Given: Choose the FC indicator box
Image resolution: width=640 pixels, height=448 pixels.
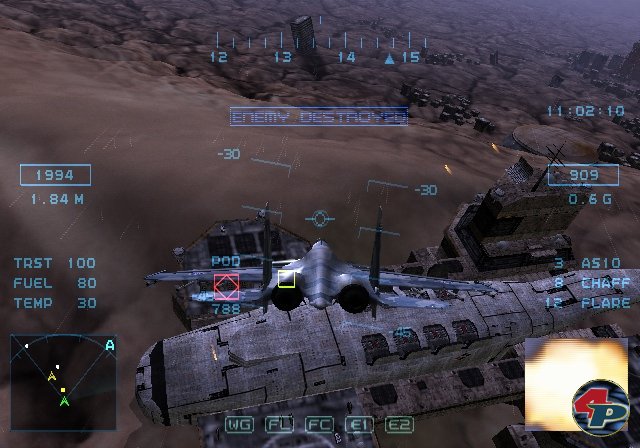Looking at the screenshot, I should [x=319, y=424].
